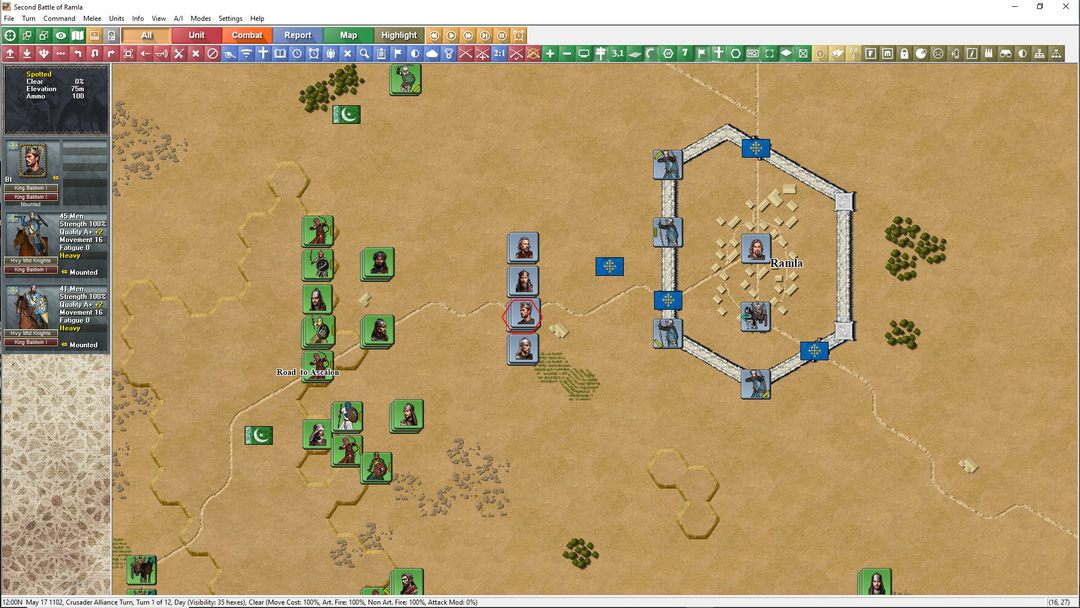Screen dimensions: 1080x608
Task: Click the magnifying glass find icon
Action: click(x=365, y=53)
